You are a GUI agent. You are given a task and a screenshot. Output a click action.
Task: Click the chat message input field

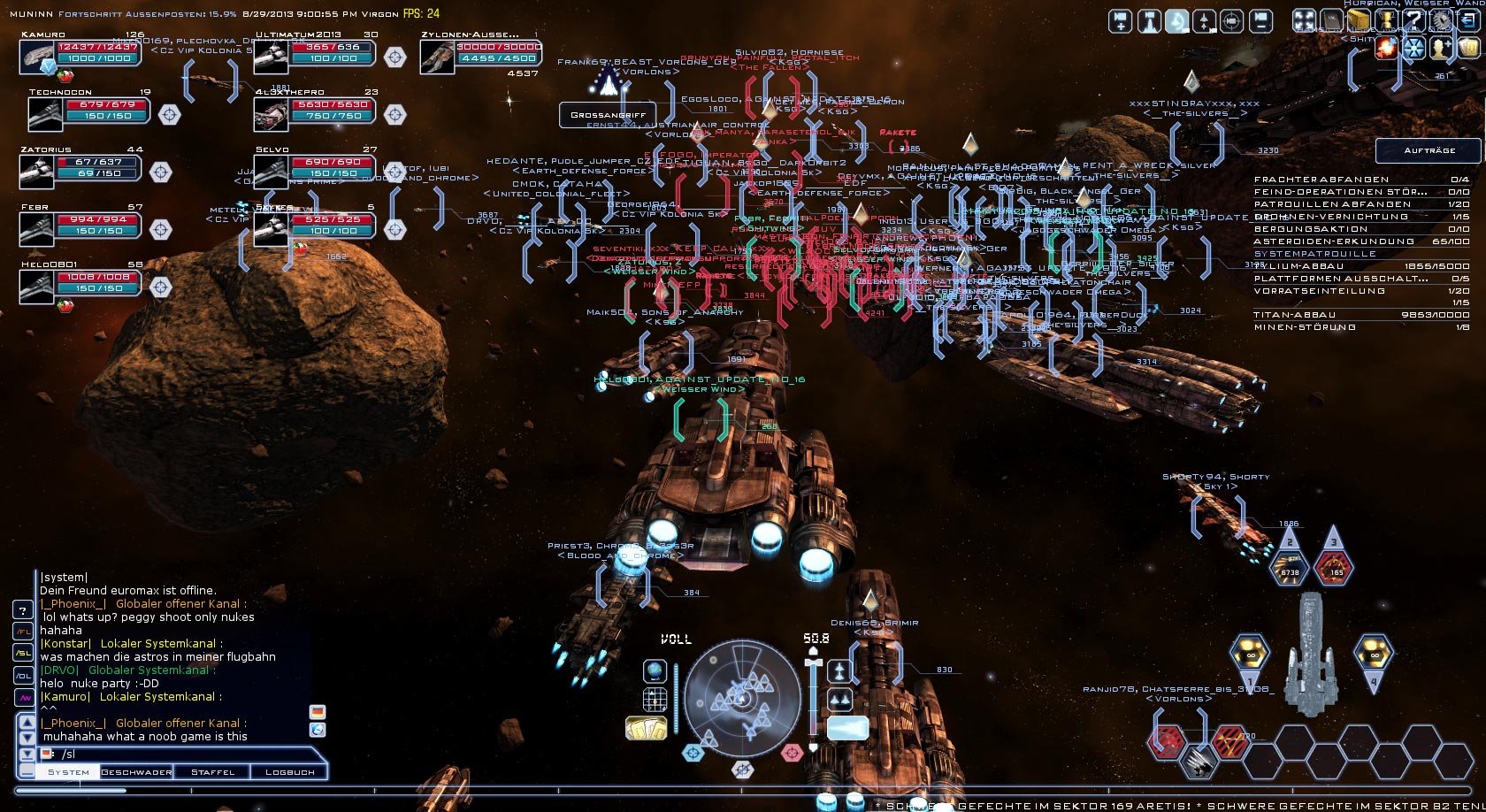(x=177, y=755)
